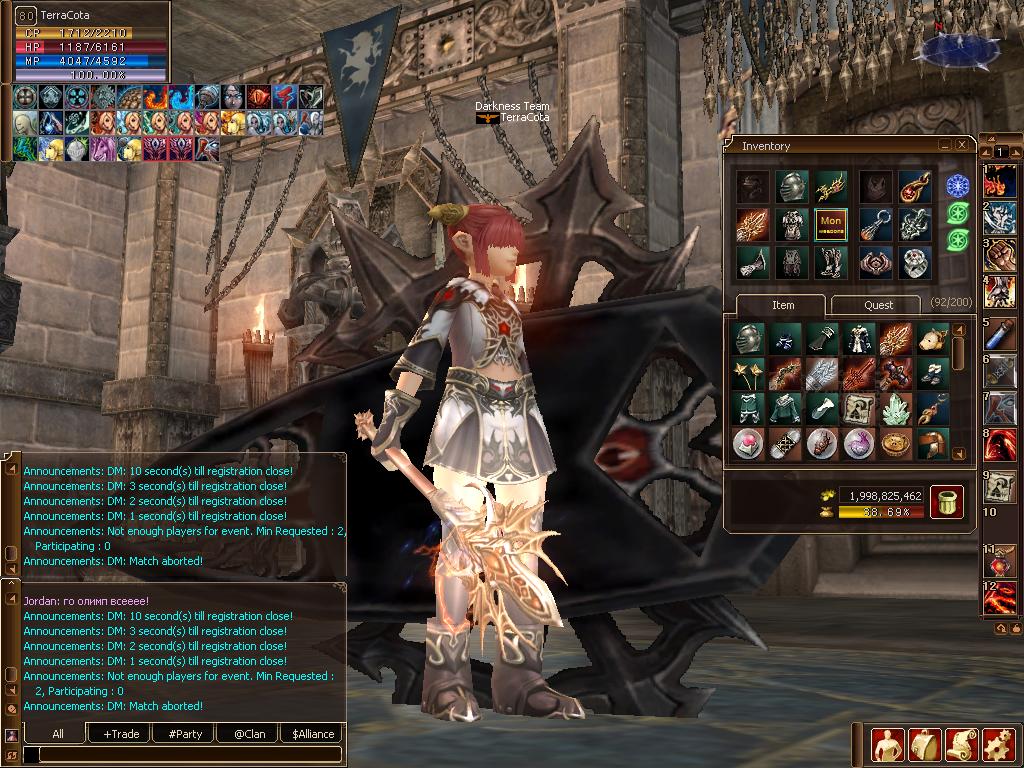This screenshot has height=768, width=1024.
Task: Use the blue potion in the shortcut bar
Action: [1000, 336]
